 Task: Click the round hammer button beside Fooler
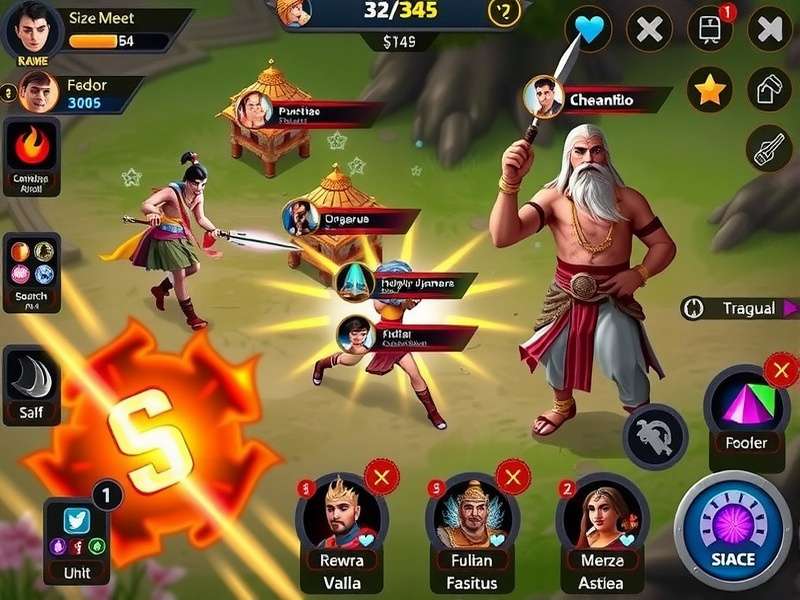656,437
